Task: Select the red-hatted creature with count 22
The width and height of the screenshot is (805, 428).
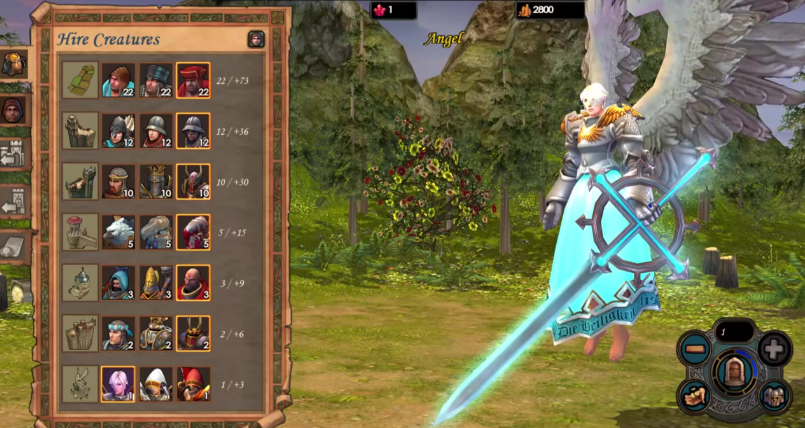Action: click(193, 80)
